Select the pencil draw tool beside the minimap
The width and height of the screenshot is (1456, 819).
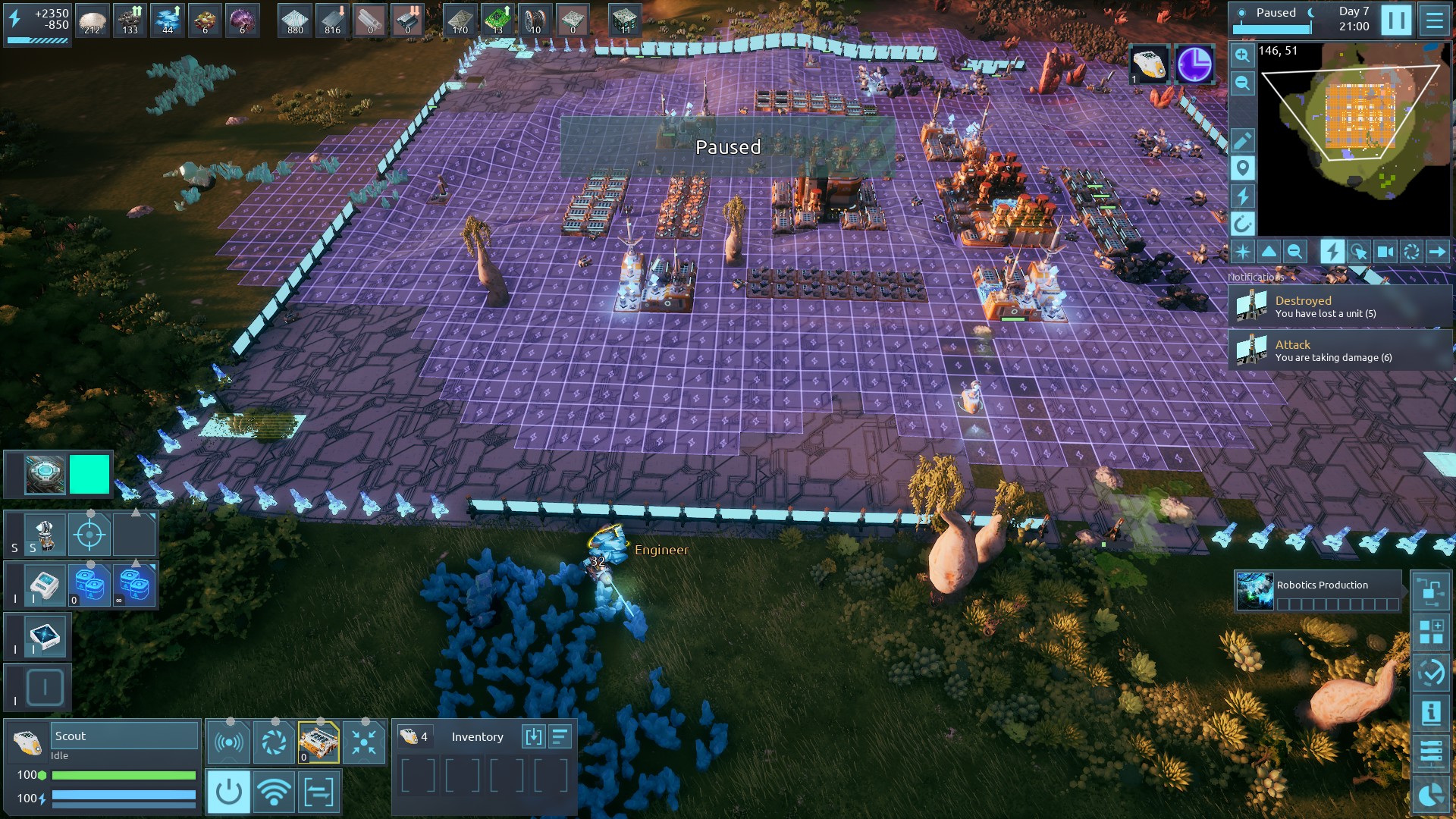(x=1242, y=141)
